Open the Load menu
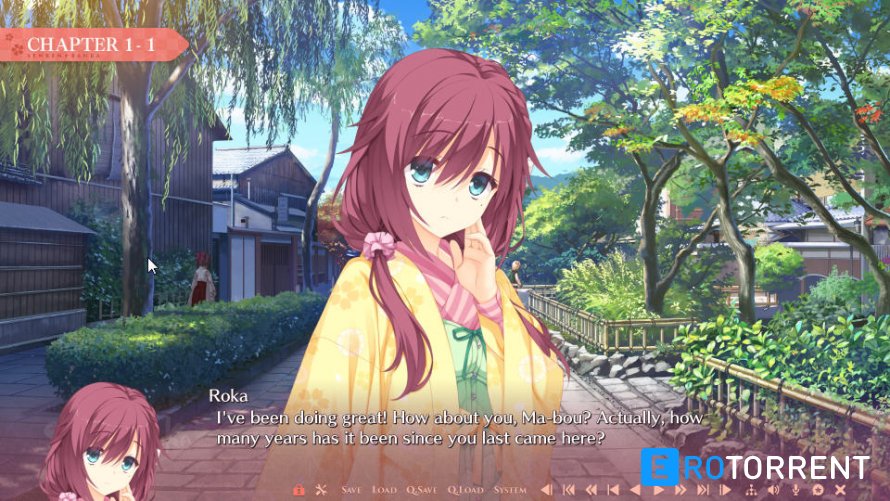 tap(384, 490)
